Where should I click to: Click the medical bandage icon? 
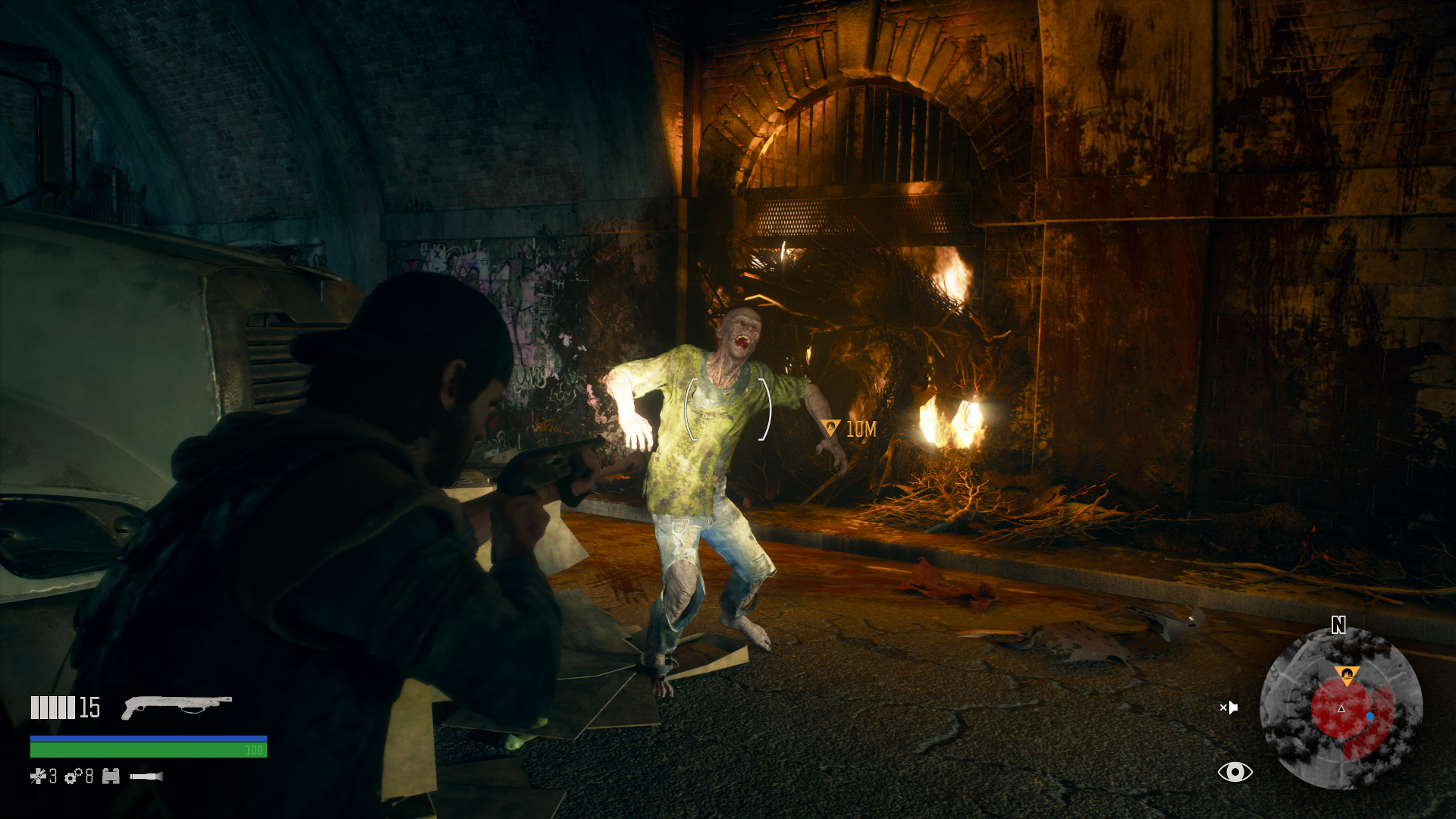tap(38, 776)
